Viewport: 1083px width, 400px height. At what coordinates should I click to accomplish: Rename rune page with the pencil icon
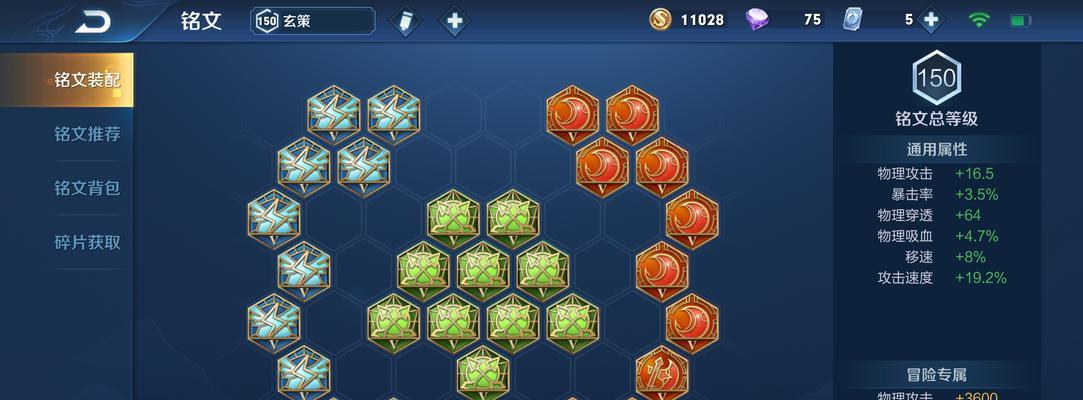tap(404, 20)
